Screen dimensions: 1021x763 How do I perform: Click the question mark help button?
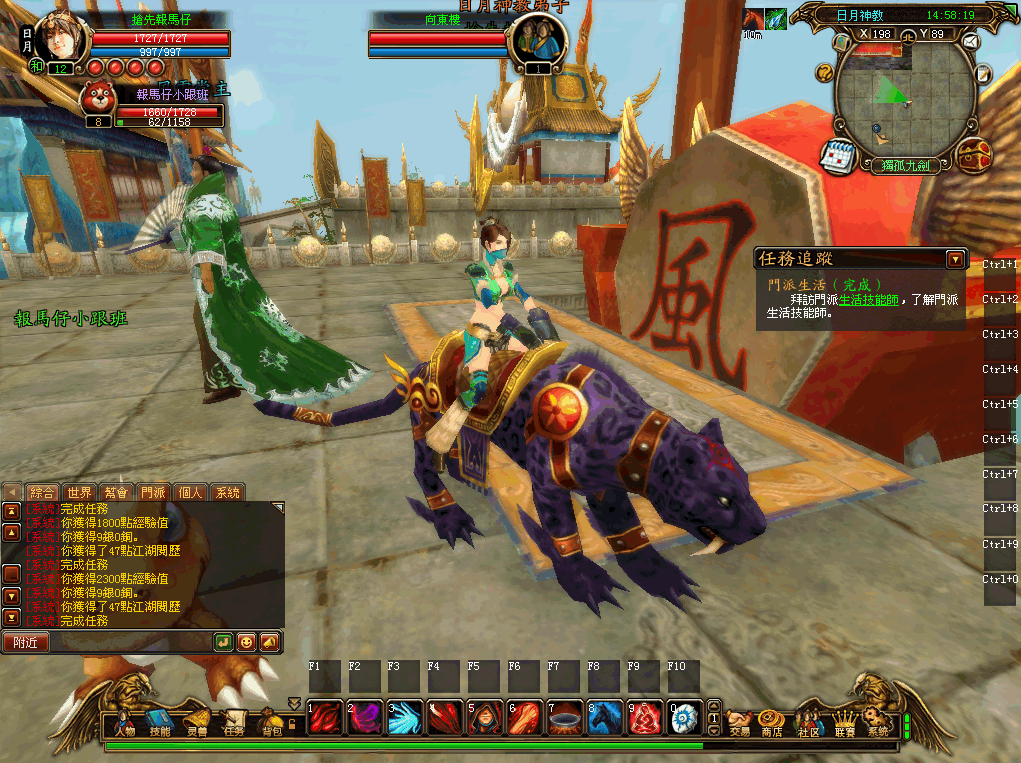825,72
